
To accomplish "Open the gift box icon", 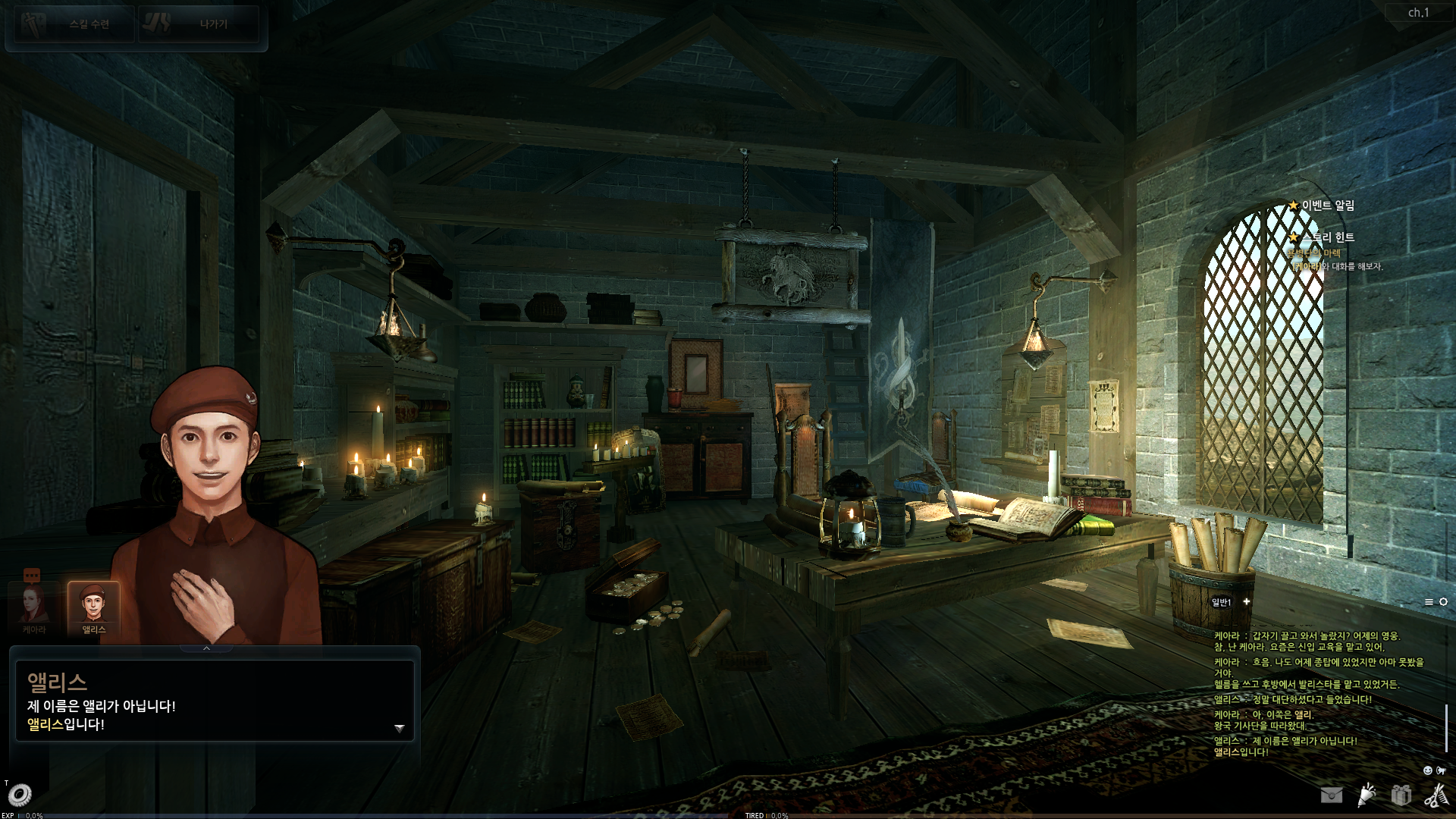I will click(x=1401, y=795).
